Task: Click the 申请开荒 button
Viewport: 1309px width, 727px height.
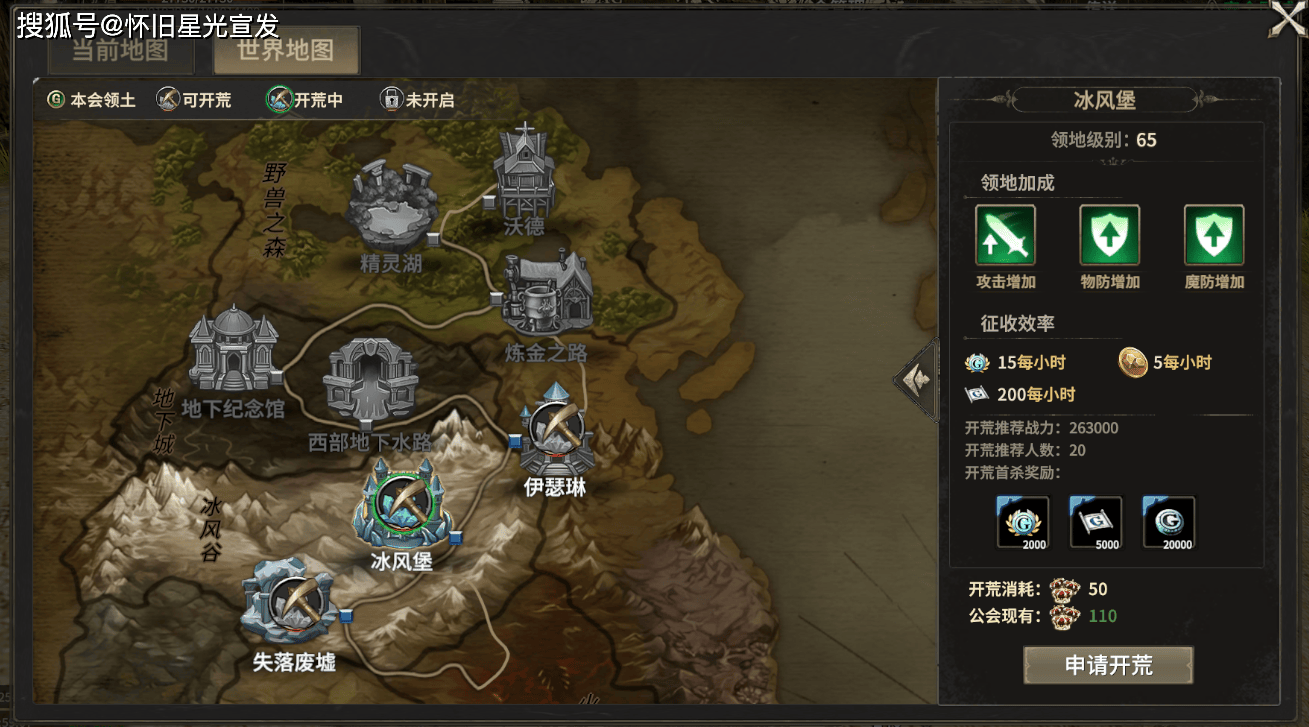Action: click(1108, 666)
